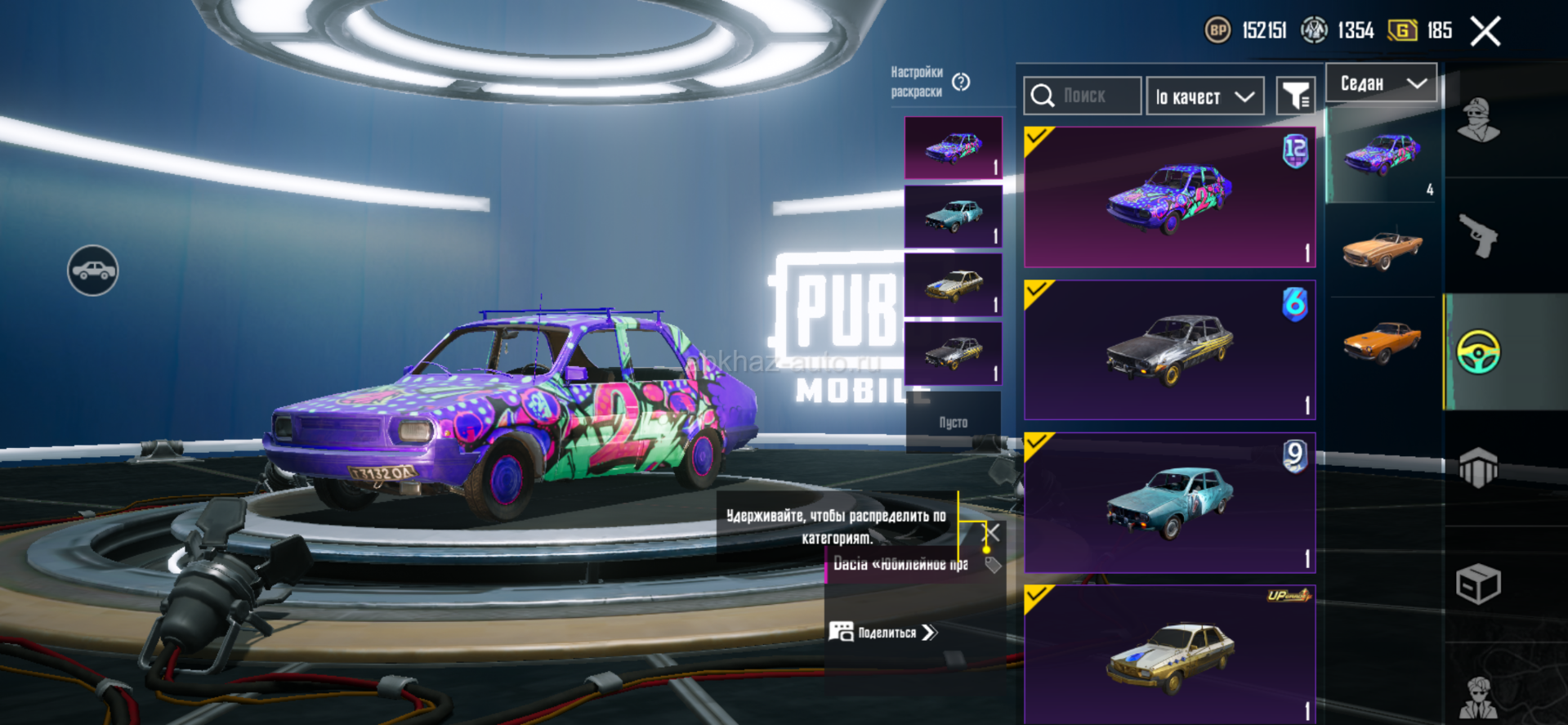Viewport: 1568px width, 725px height.
Task: Pick the gold and white Dacia skin
Action: 1169,654
